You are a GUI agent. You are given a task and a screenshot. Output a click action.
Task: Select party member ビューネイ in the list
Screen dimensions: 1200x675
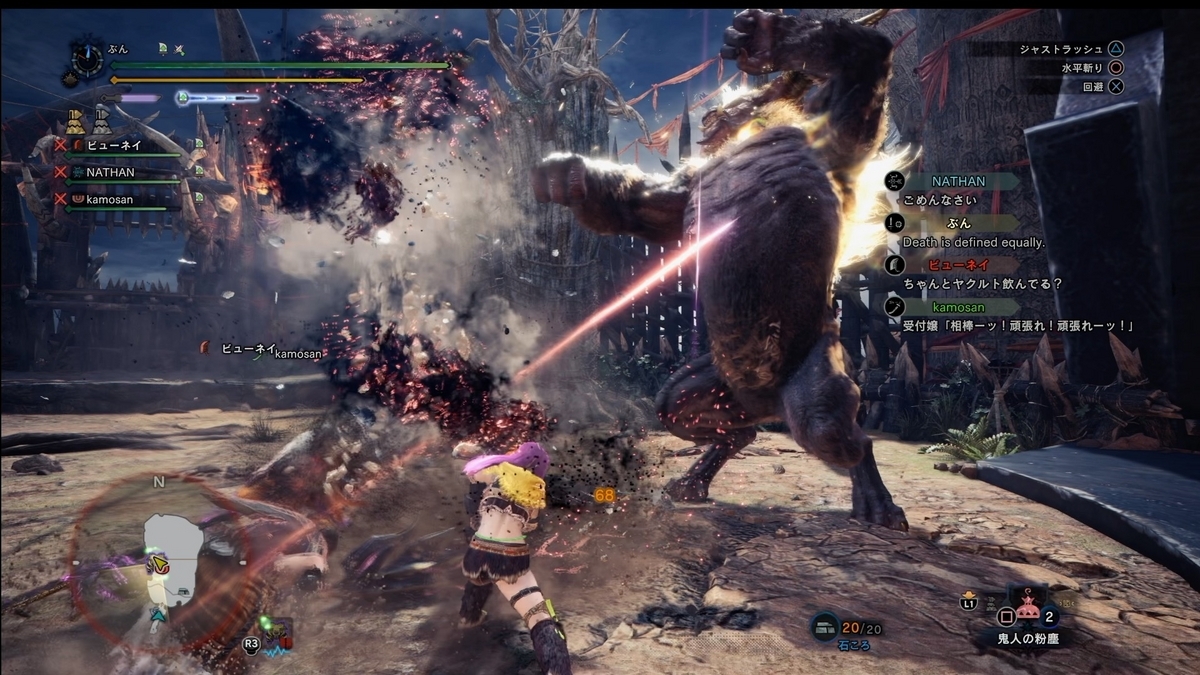(115, 145)
